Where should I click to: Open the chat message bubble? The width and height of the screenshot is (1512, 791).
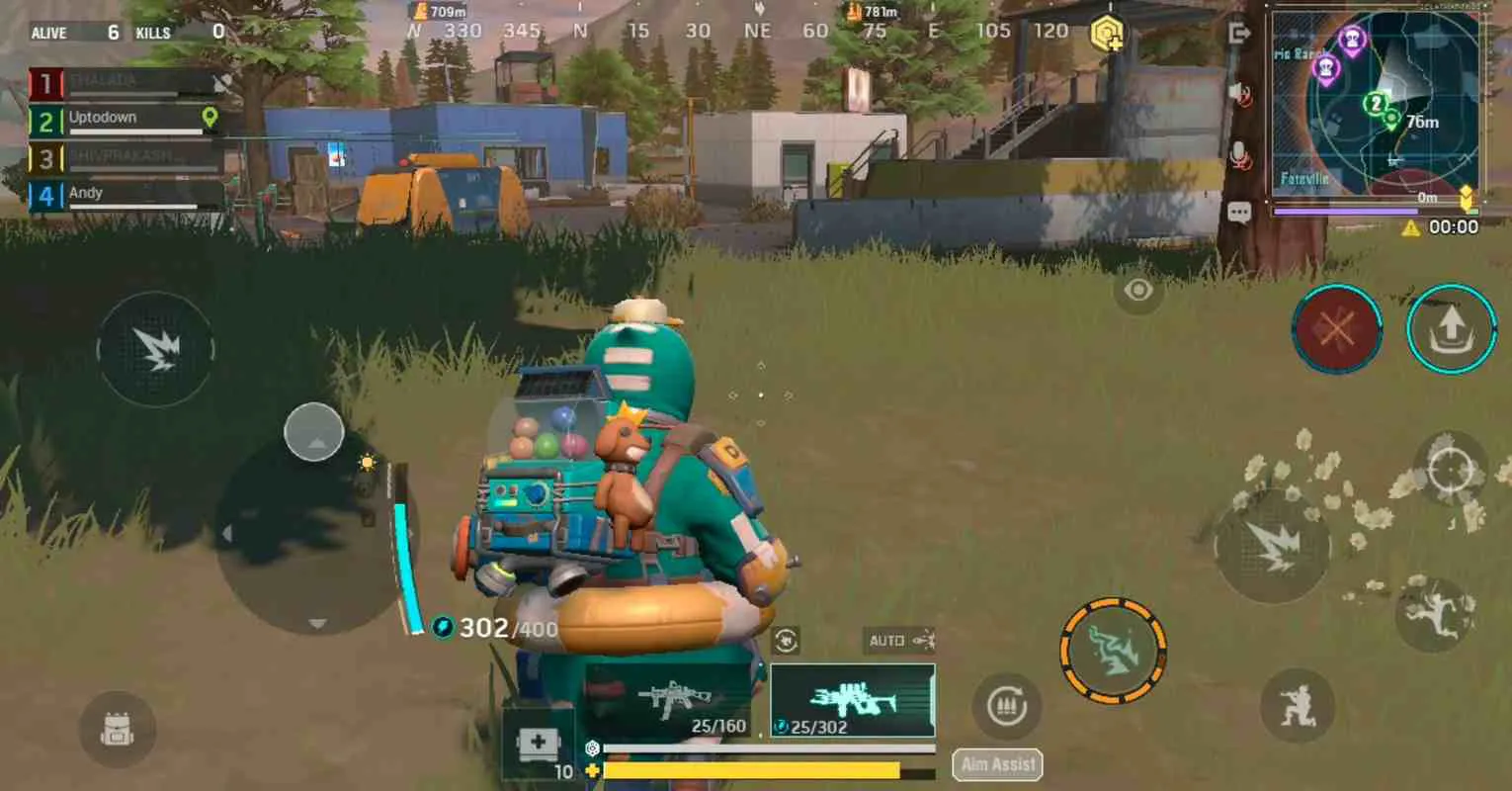point(1238,211)
